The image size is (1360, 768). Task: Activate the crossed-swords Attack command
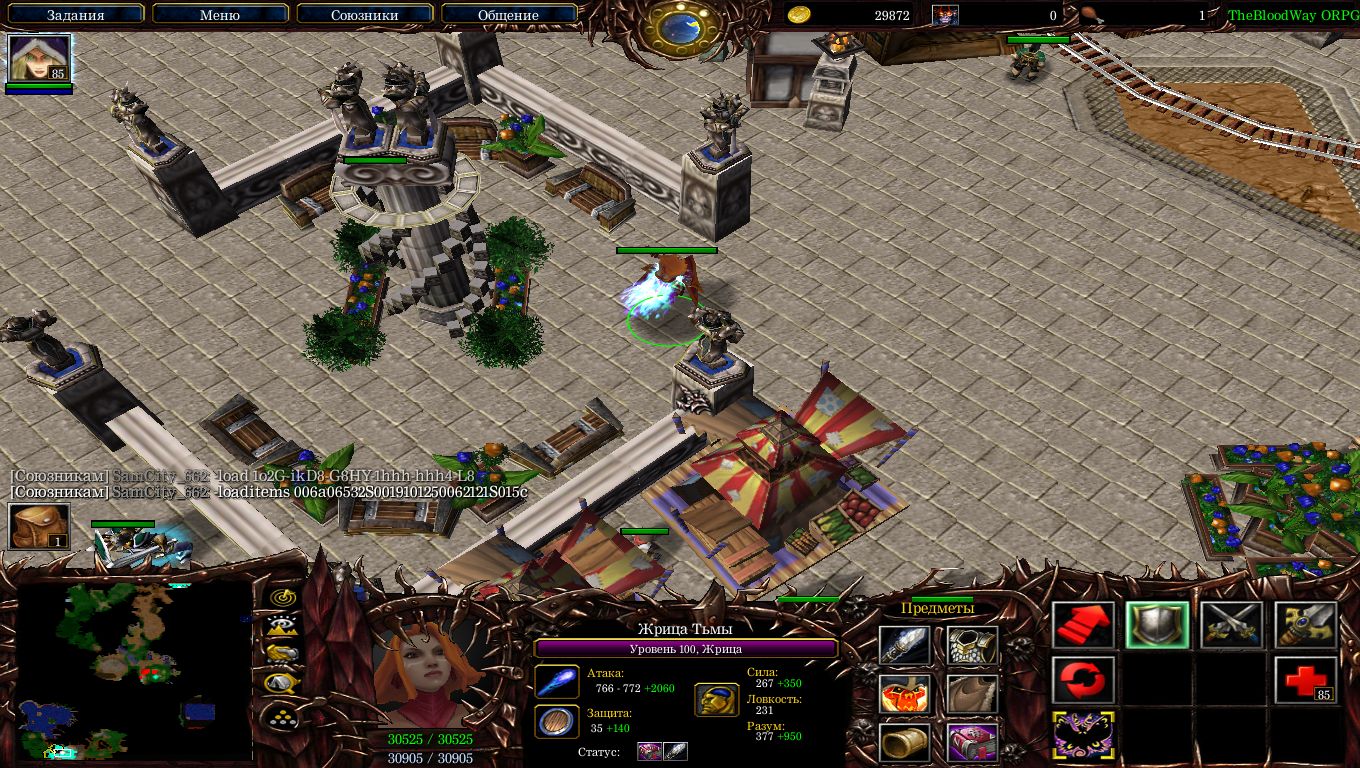coord(1231,626)
